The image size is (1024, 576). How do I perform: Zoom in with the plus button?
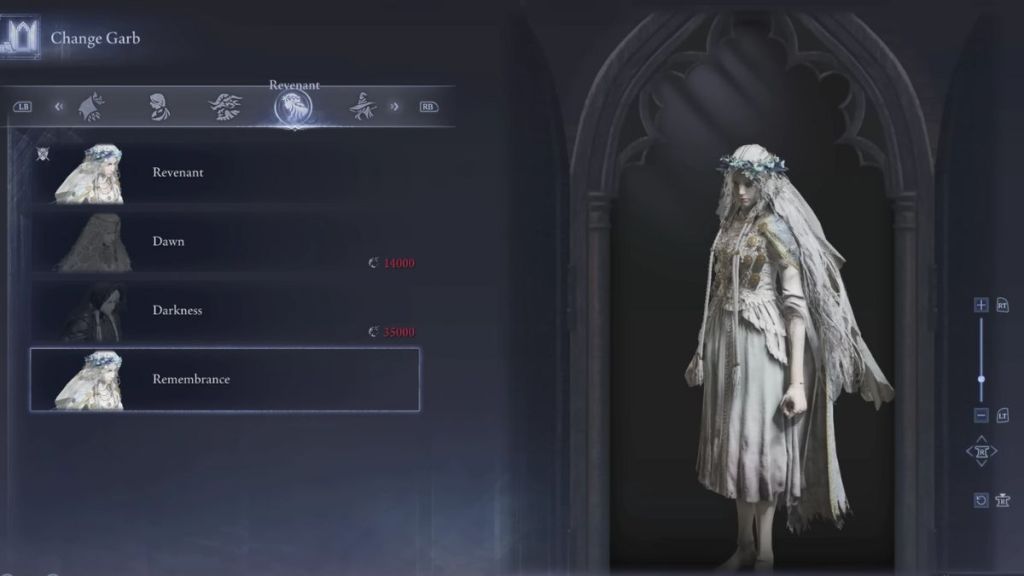coord(981,305)
